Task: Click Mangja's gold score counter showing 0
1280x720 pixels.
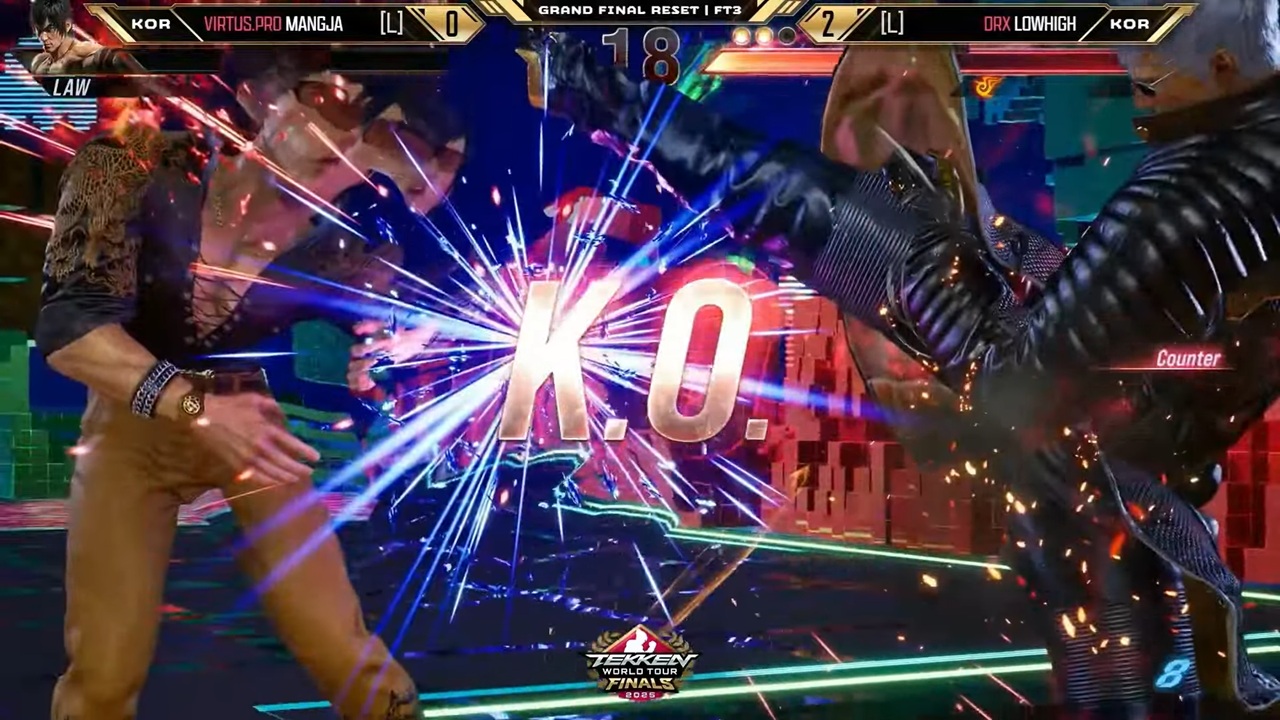Action: pyautogui.click(x=452, y=25)
